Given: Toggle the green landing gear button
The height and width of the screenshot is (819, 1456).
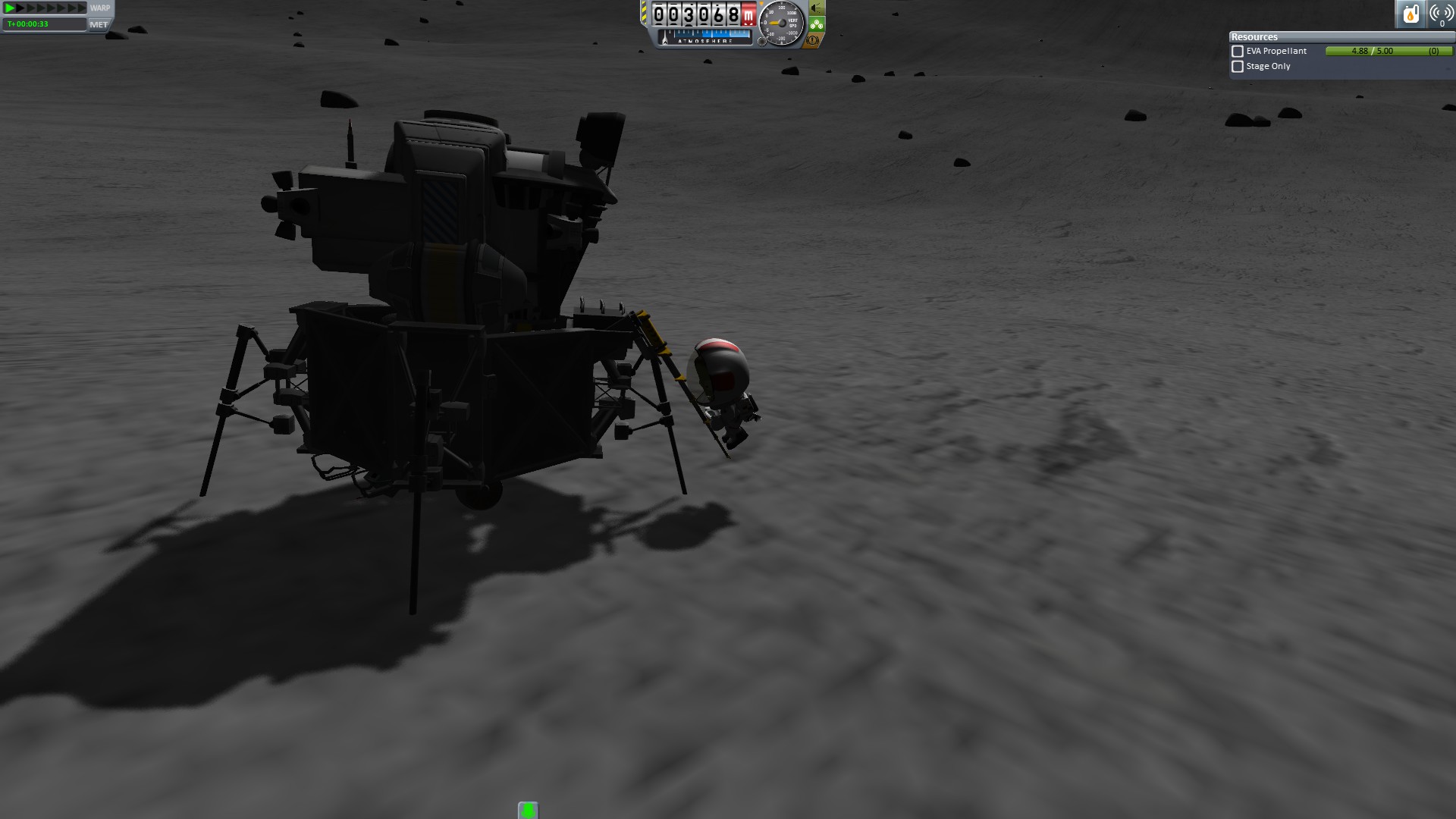Looking at the screenshot, I should (x=816, y=24).
